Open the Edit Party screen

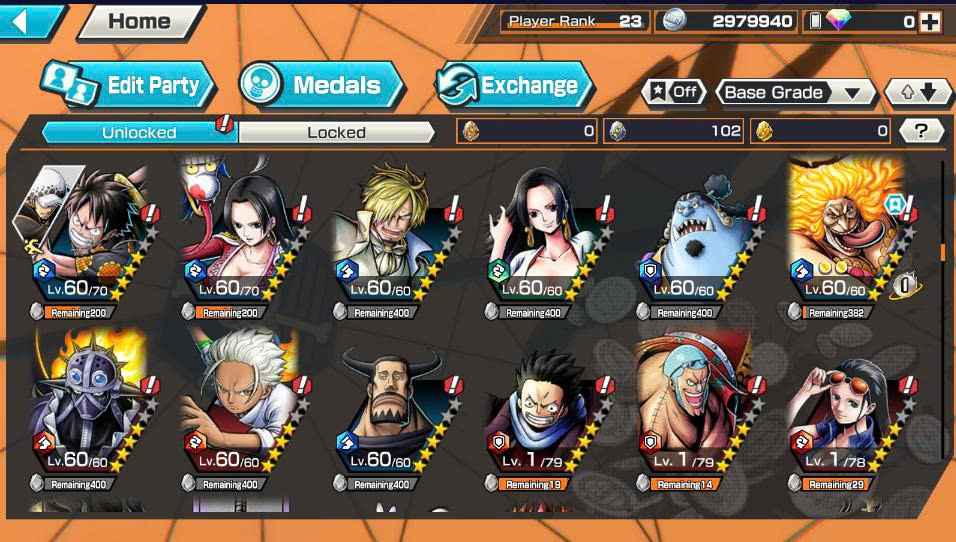pyautogui.click(x=128, y=86)
